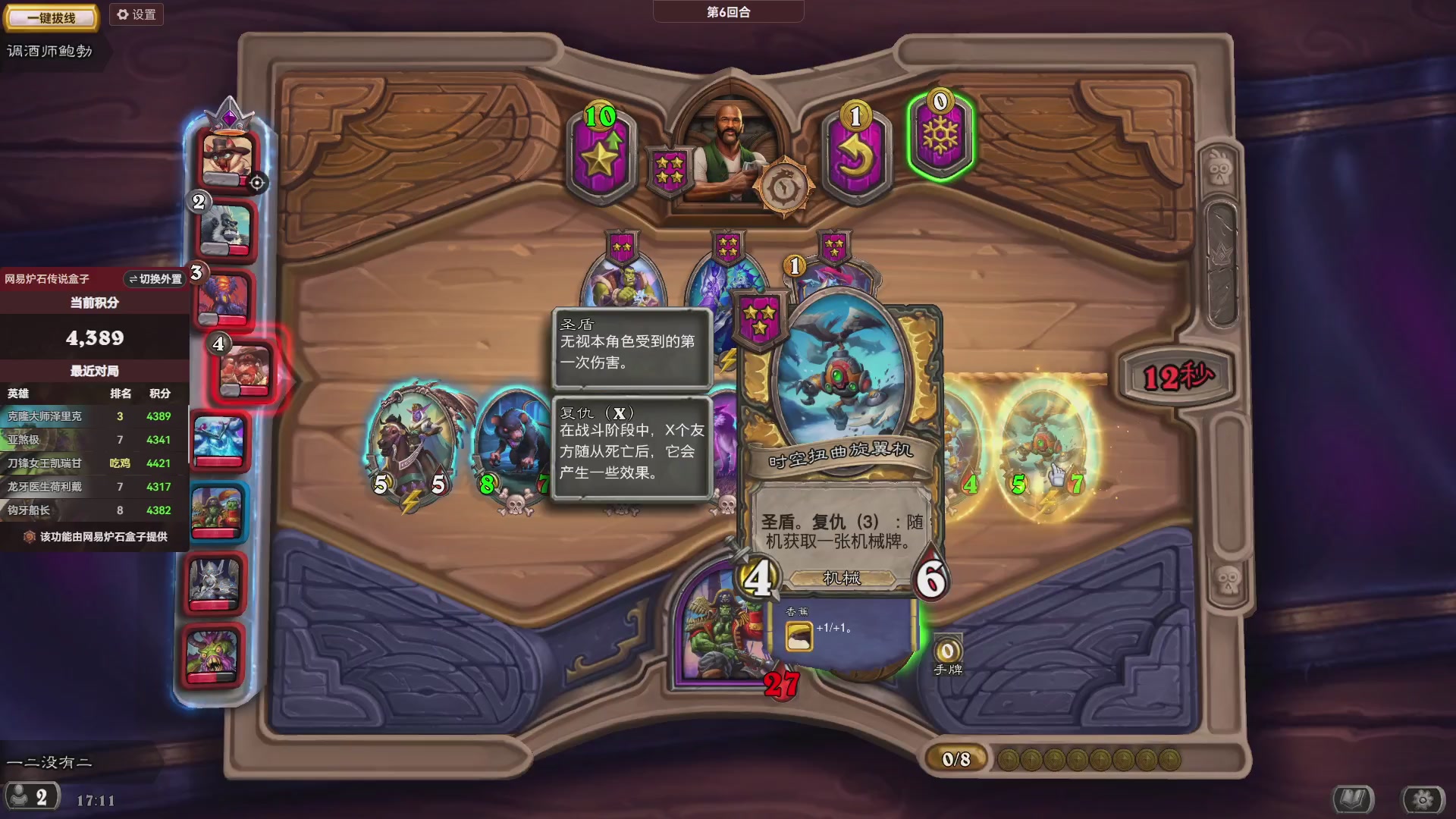Open 设置 settings at the top left

(136, 14)
